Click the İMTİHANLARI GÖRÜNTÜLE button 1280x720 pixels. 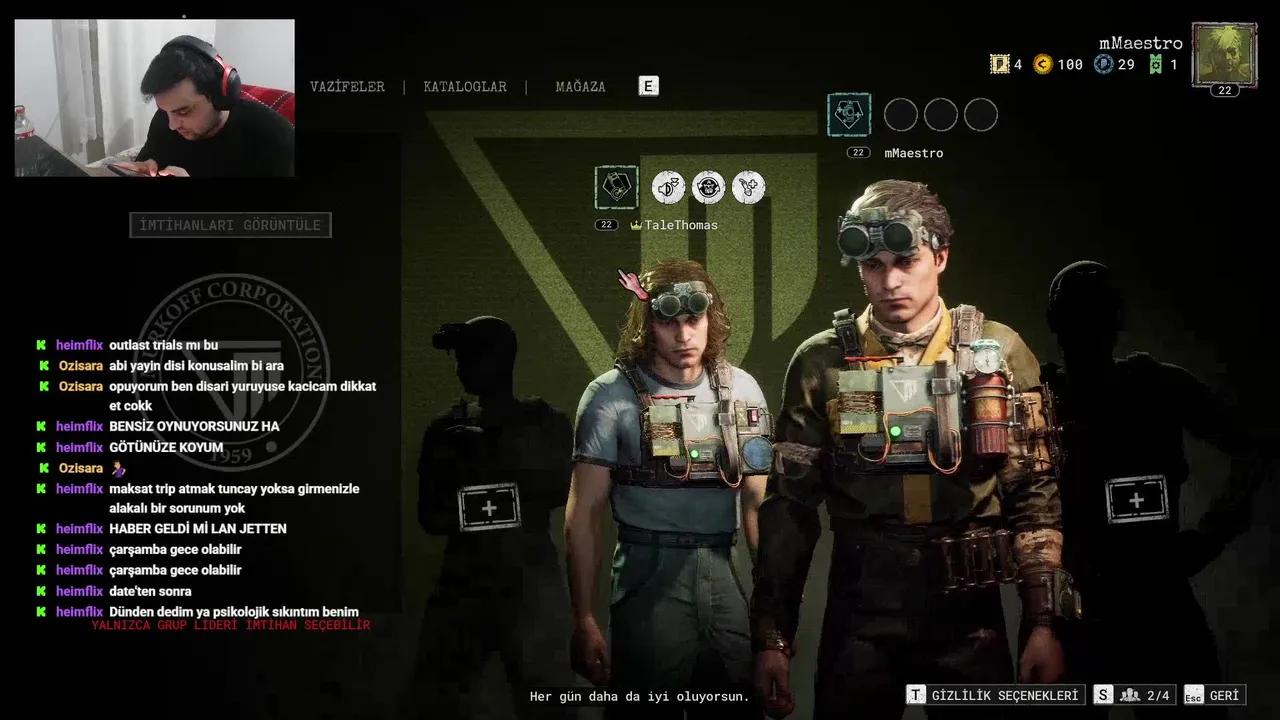(230, 224)
